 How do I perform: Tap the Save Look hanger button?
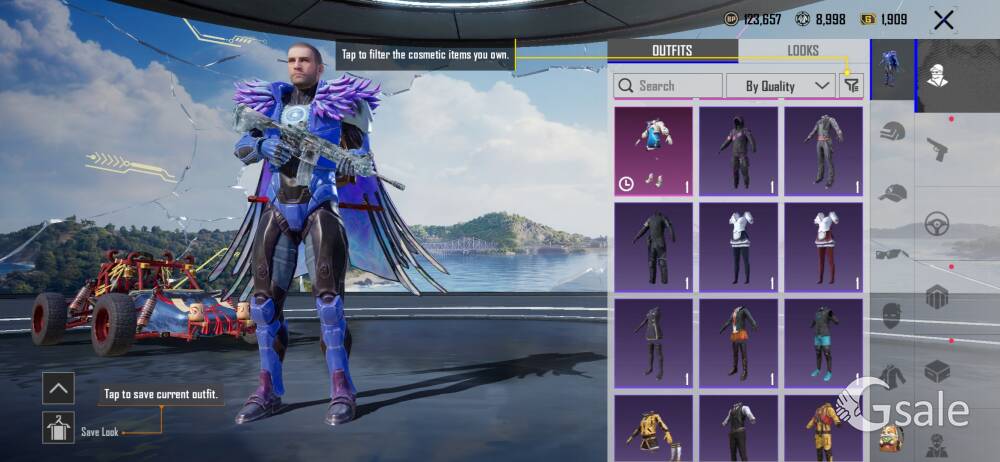tap(59, 428)
